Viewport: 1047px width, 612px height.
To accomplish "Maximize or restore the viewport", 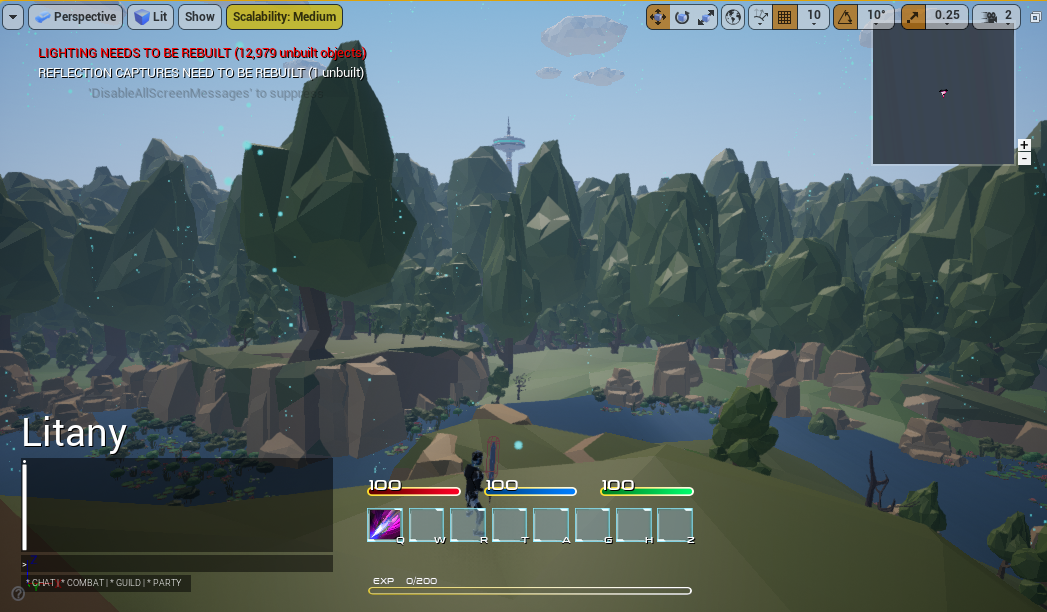I will pyautogui.click(x=1035, y=17).
